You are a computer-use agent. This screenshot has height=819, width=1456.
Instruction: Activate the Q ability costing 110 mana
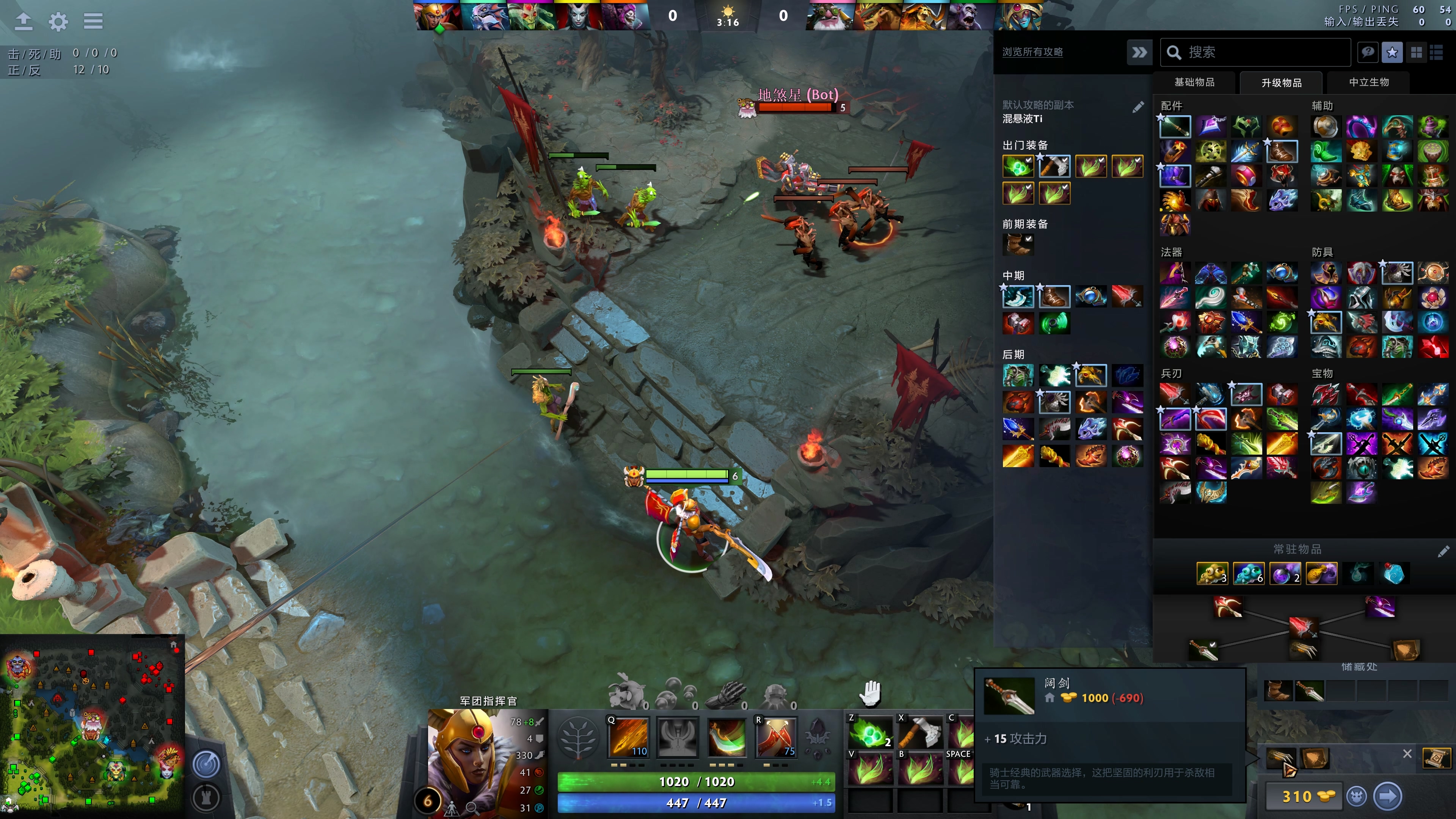click(629, 737)
